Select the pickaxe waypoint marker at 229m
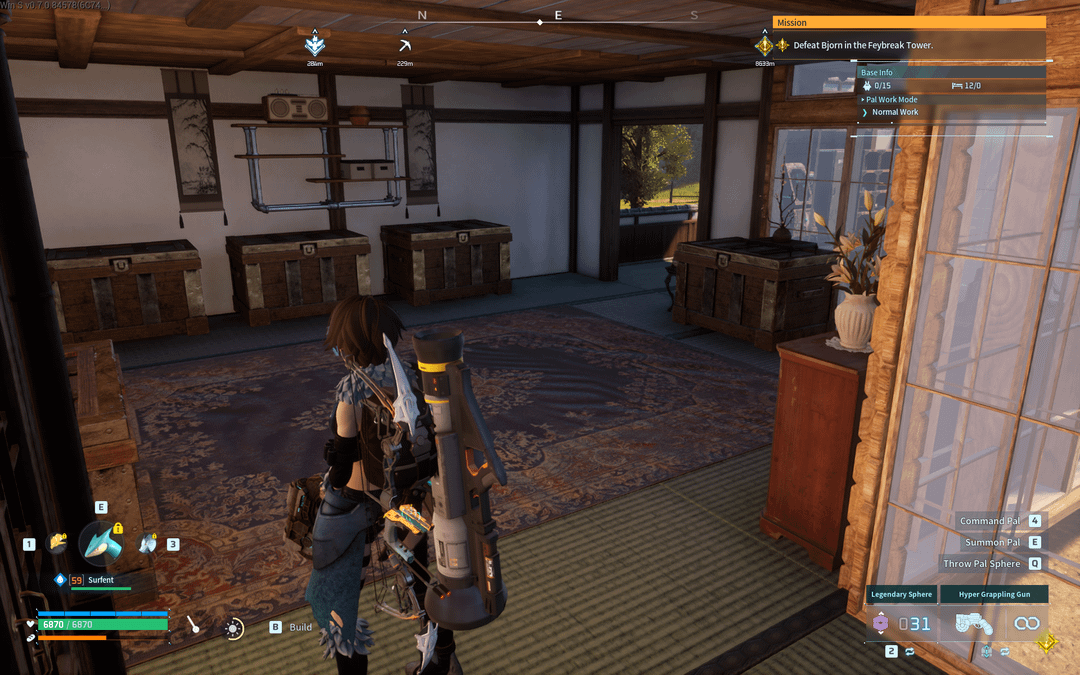 pos(404,45)
